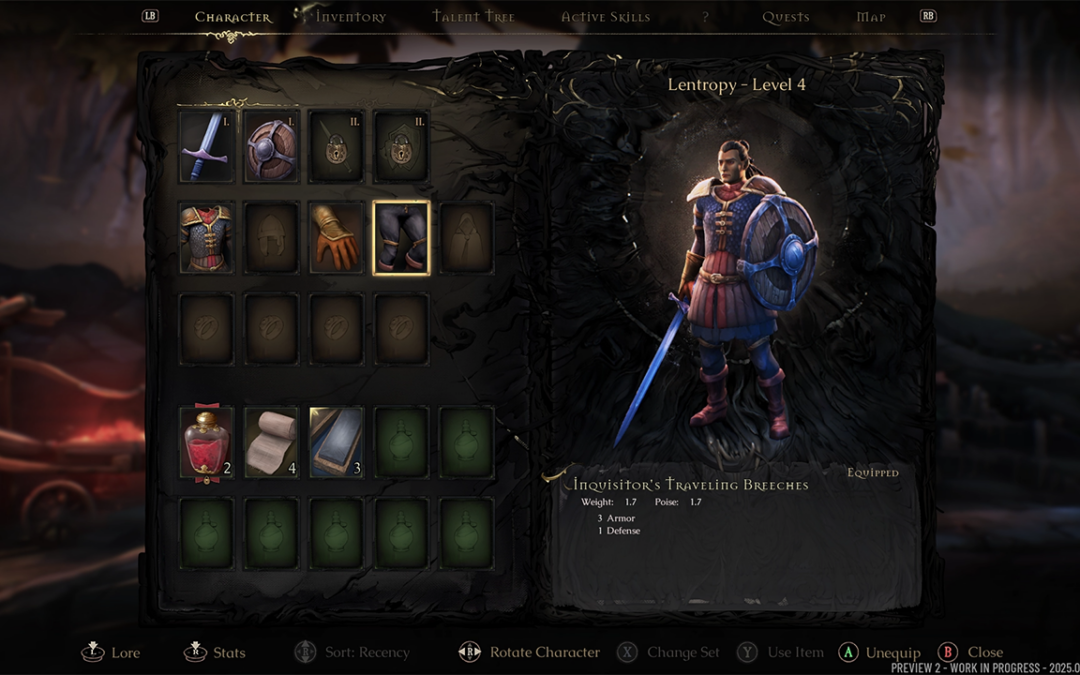Choose the parchment scroll consumable slot

click(x=272, y=442)
